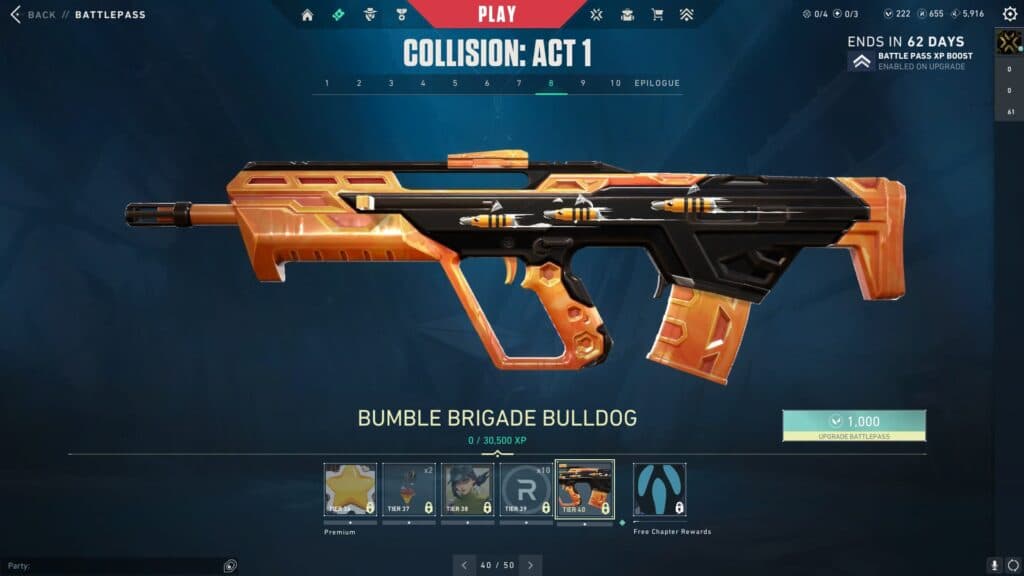
Task: Choose the Tier 38 player card reward
Action: coord(467,490)
